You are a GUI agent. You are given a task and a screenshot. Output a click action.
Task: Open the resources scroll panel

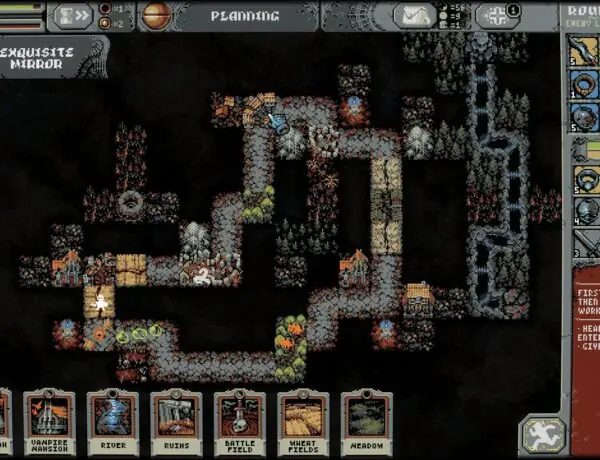click(413, 15)
